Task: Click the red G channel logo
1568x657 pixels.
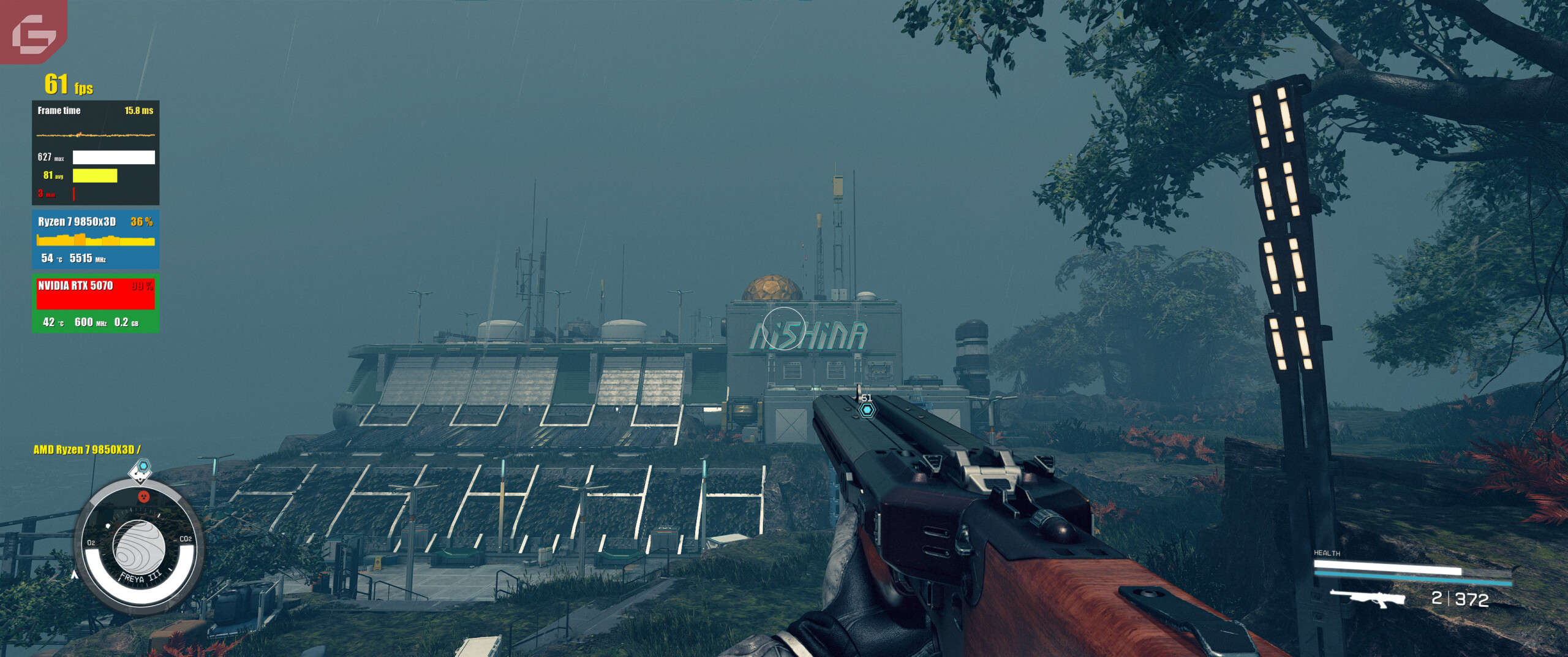Action: (x=34, y=32)
